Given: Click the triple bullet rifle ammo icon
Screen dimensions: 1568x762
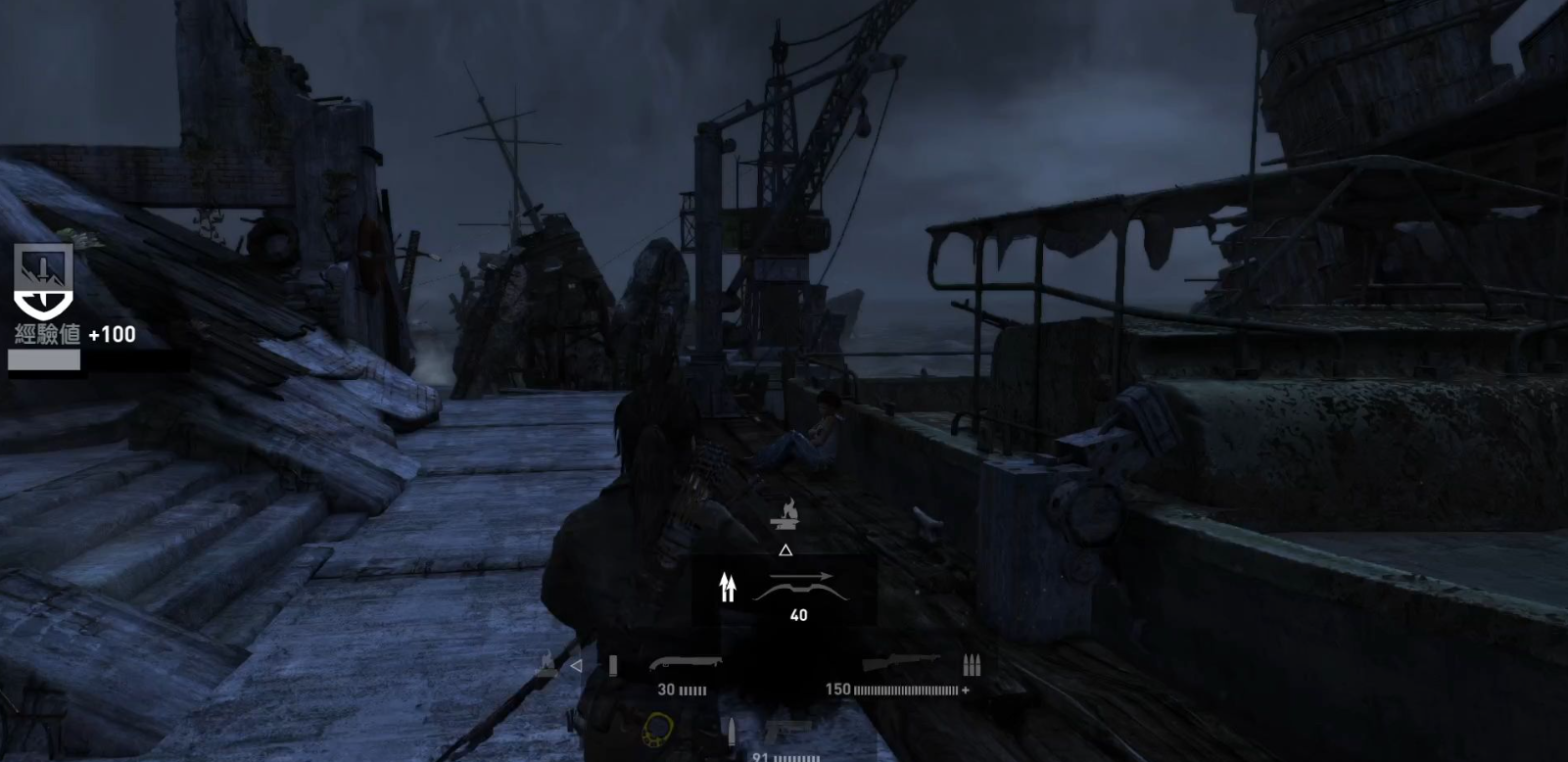Looking at the screenshot, I should point(972,665).
